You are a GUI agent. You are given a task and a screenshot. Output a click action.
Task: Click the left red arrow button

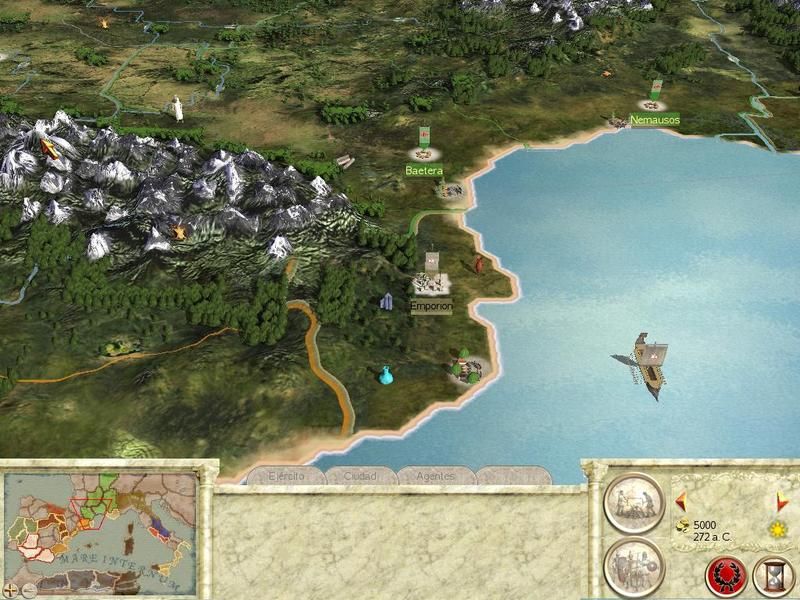(x=681, y=500)
